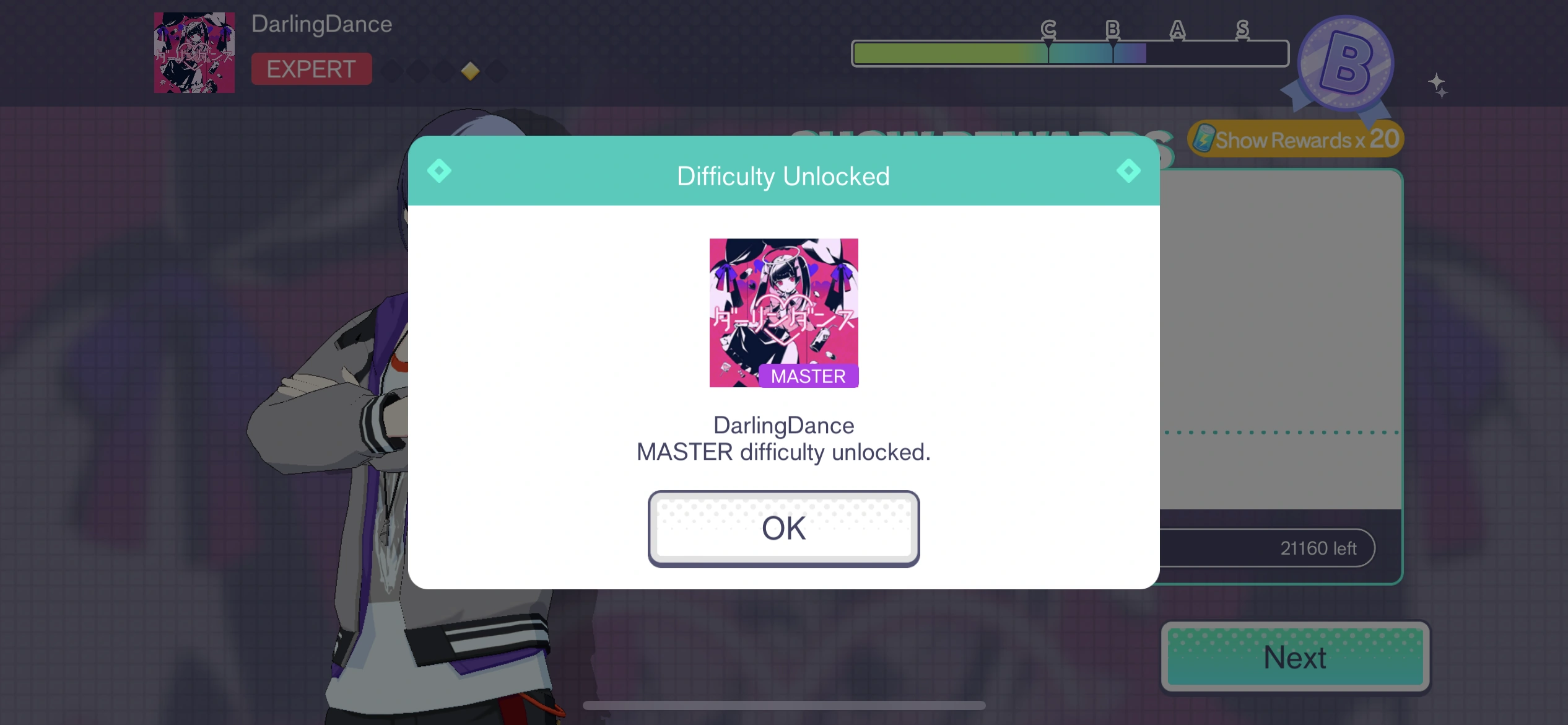This screenshot has width=1568, height=725.
Task: Tap the DarlingDance jacket thumbnail top-left
Action: 194,52
